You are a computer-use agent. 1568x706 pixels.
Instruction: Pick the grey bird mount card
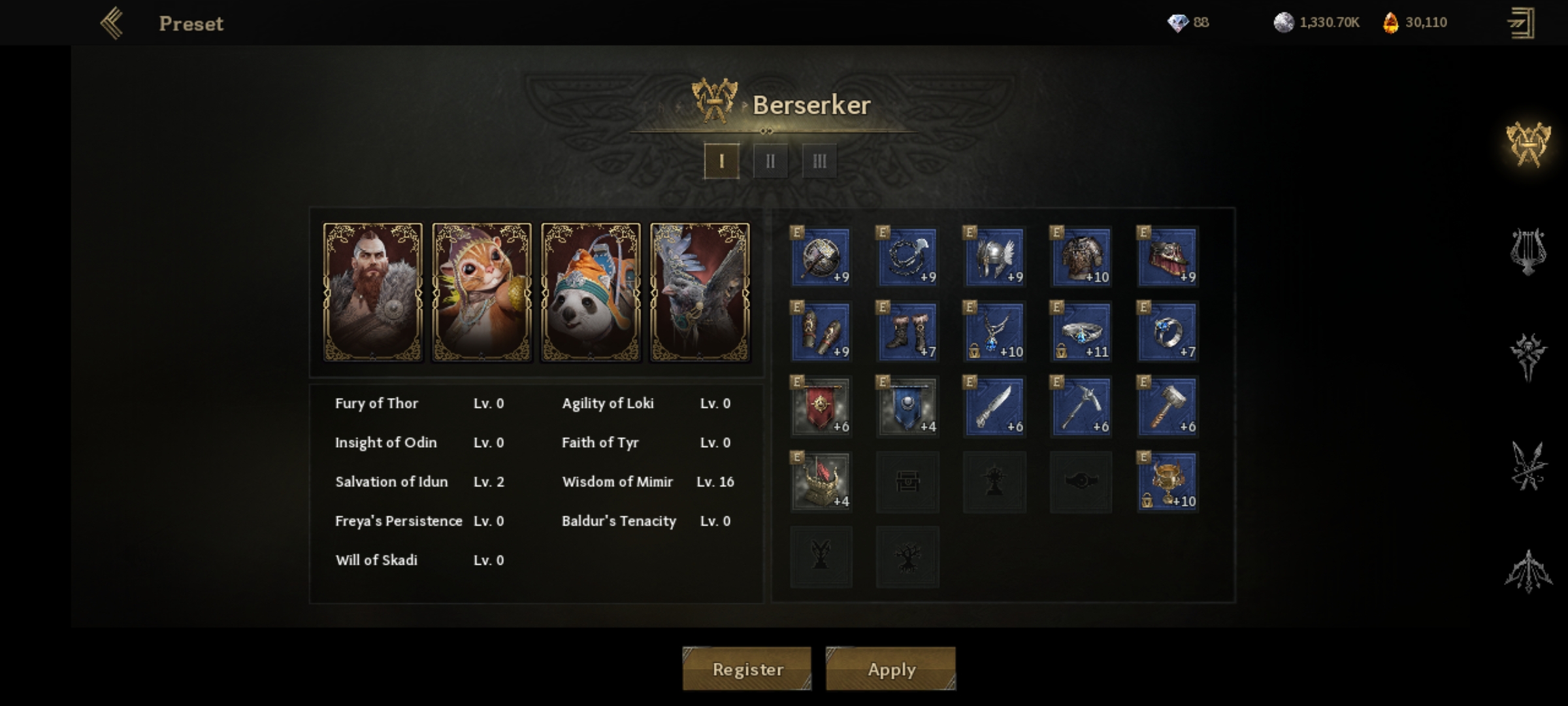(700, 292)
